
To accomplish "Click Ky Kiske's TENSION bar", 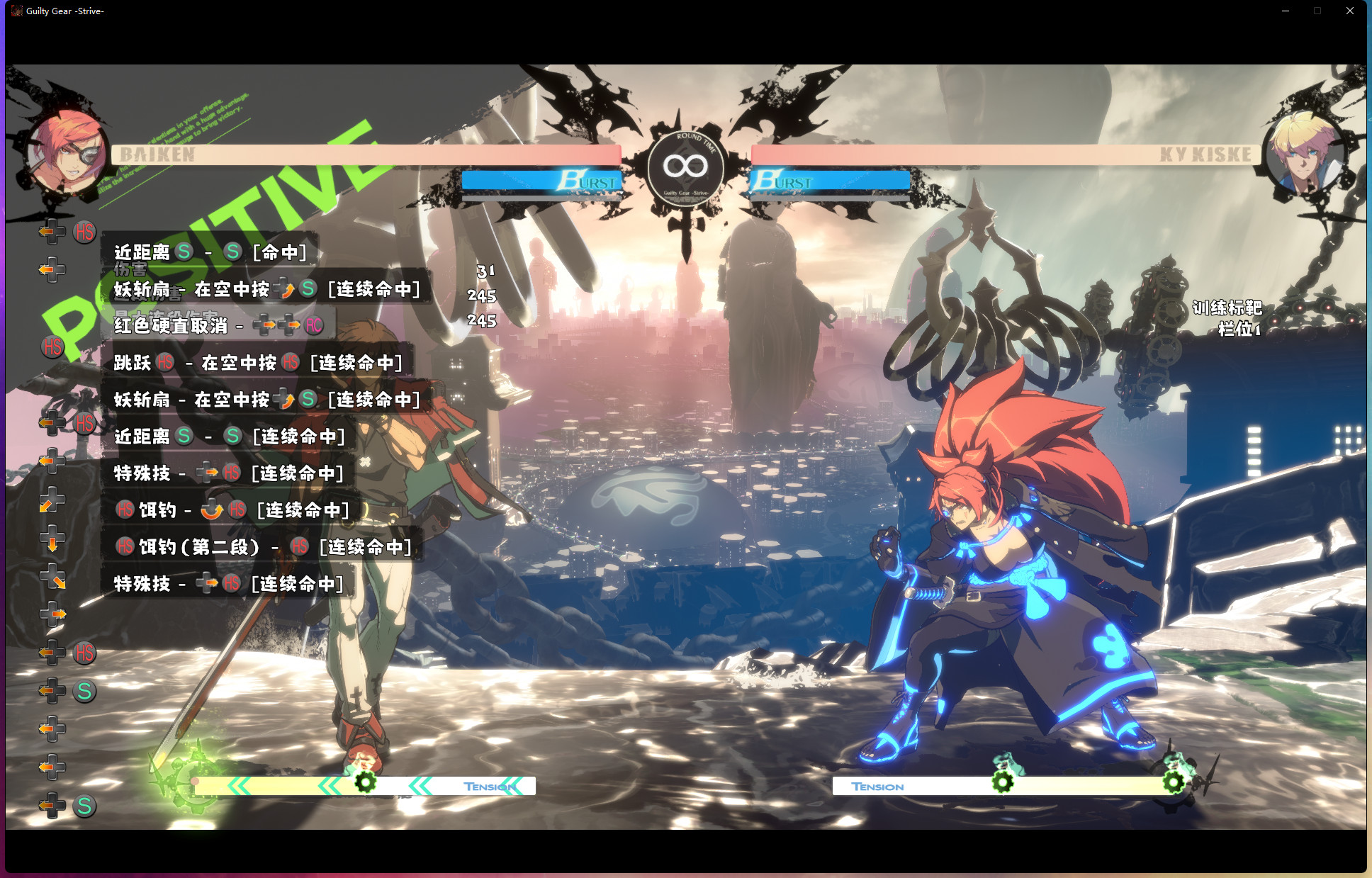I will coord(879,786).
